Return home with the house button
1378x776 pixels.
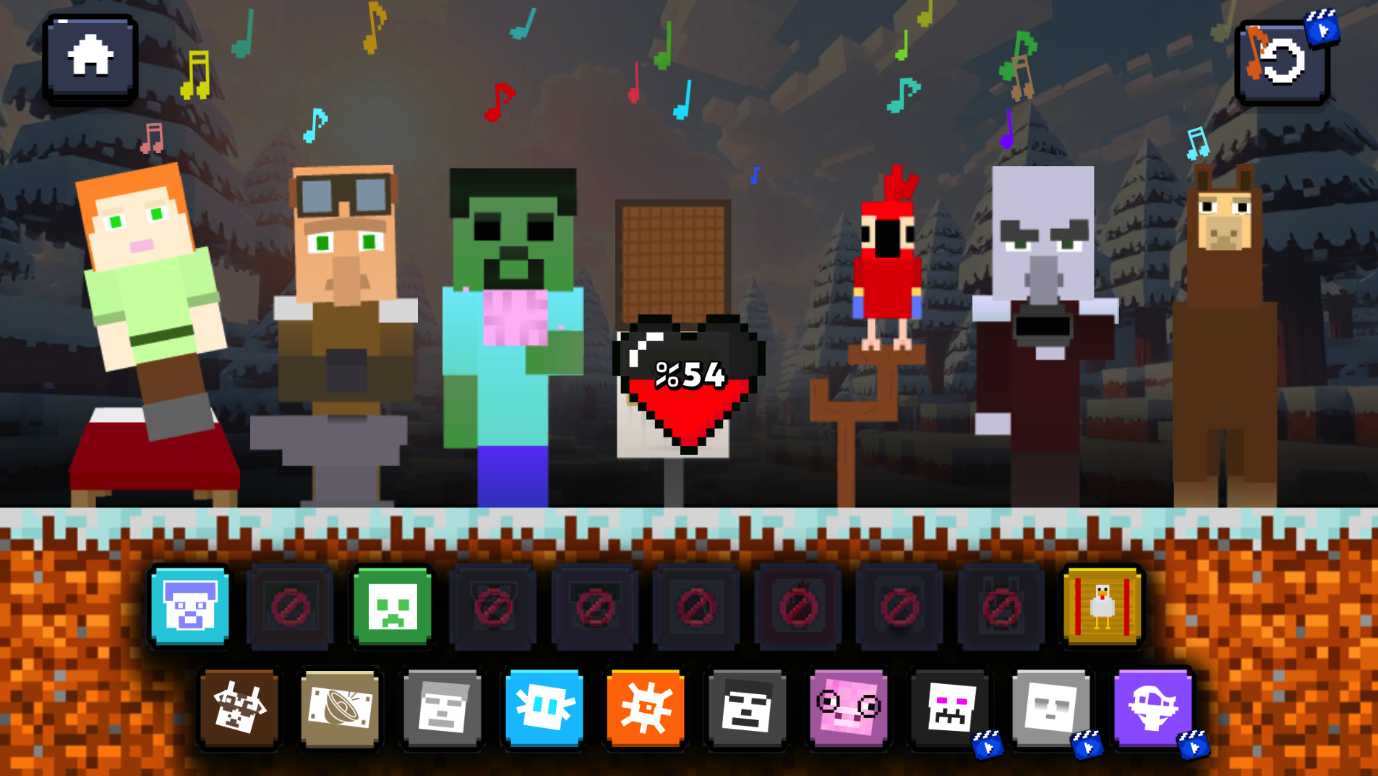click(x=88, y=59)
